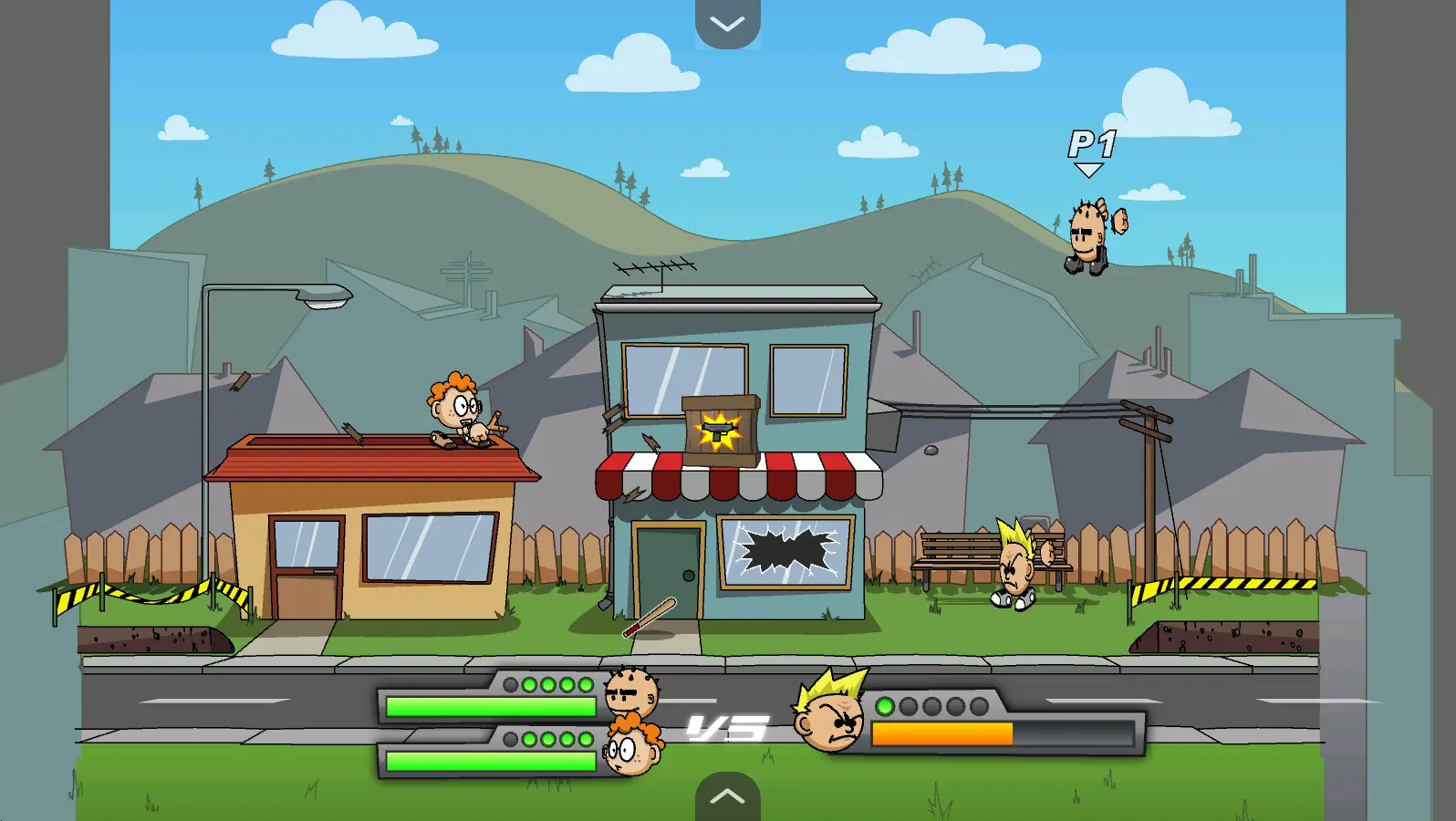Viewport: 1456px width, 821px height.
Task: Open the bottom upward chevron tab
Action: pos(727,796)
